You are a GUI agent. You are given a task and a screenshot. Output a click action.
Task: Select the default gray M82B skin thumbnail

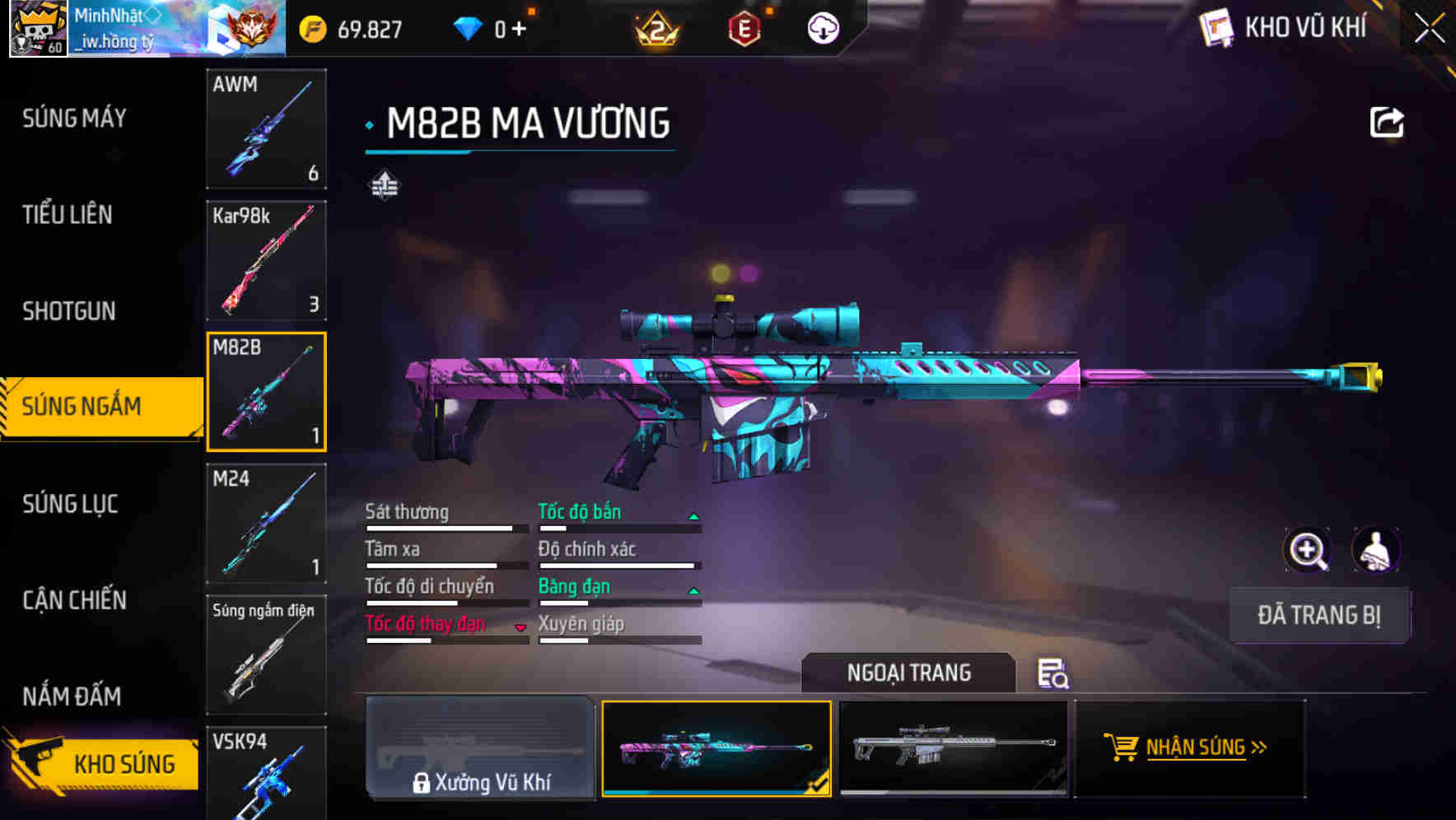click(x=954, y=749)
